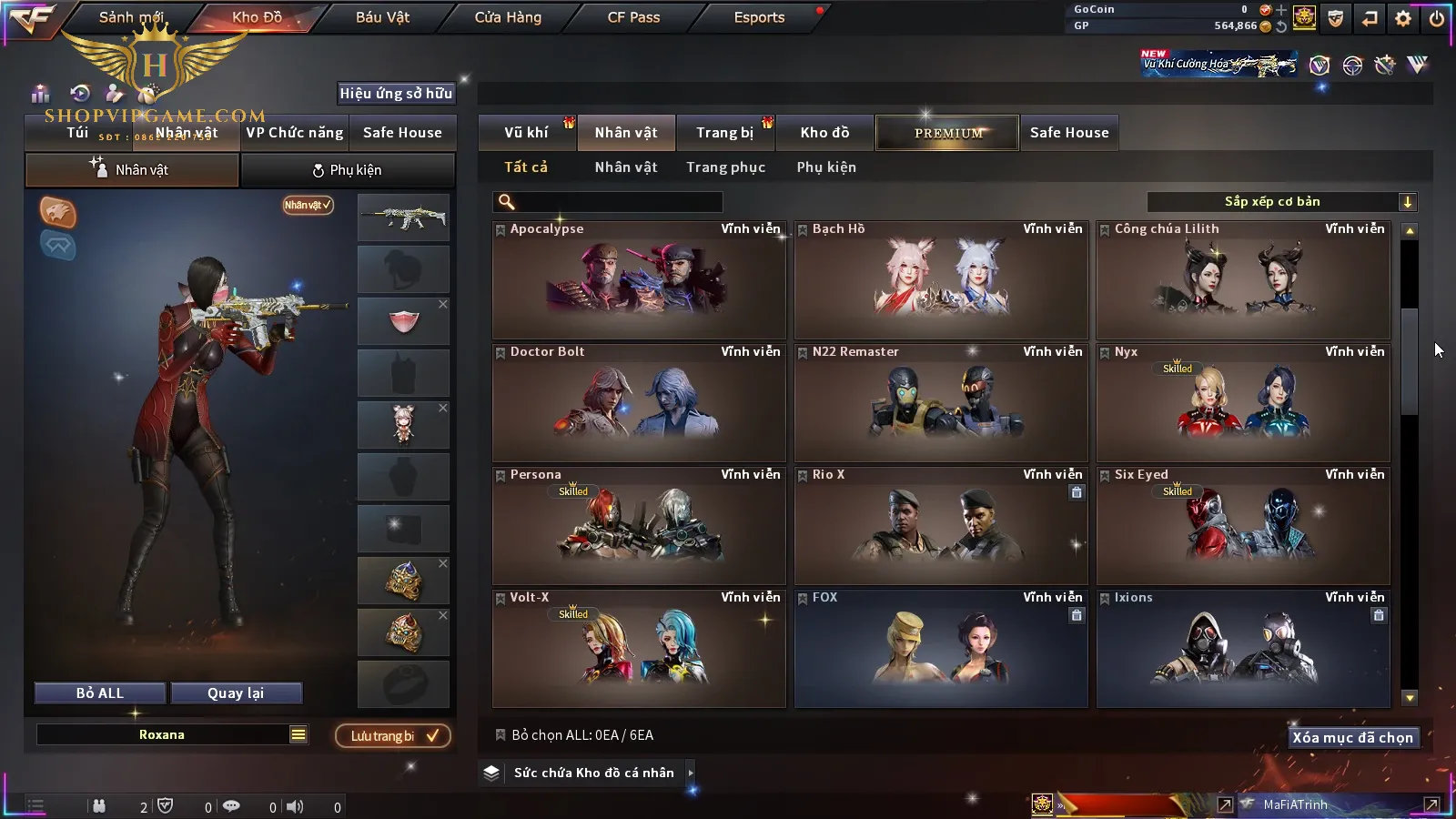Click the power quit icon
The height and width of the screenshot is (819, 1456).
point(1437,17)
